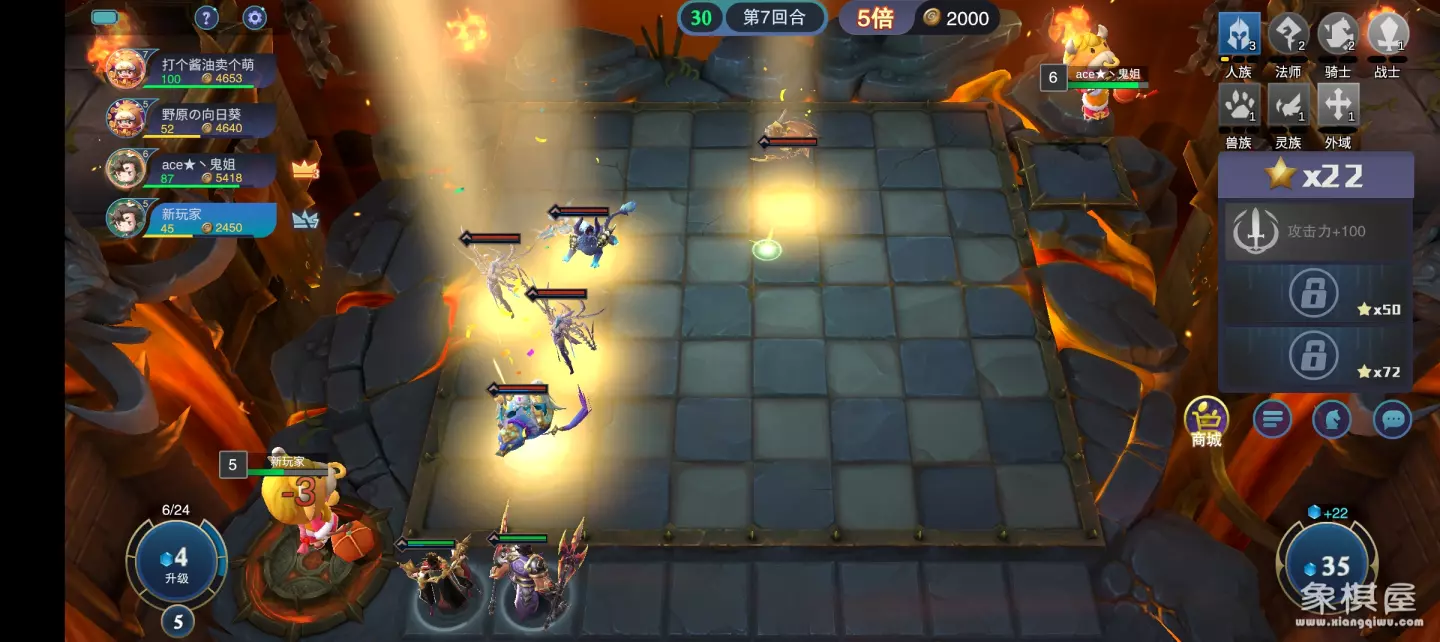The height and width of the screenshot is (642, 1440).
Task: Open the help question mark button
Action: 206,17
